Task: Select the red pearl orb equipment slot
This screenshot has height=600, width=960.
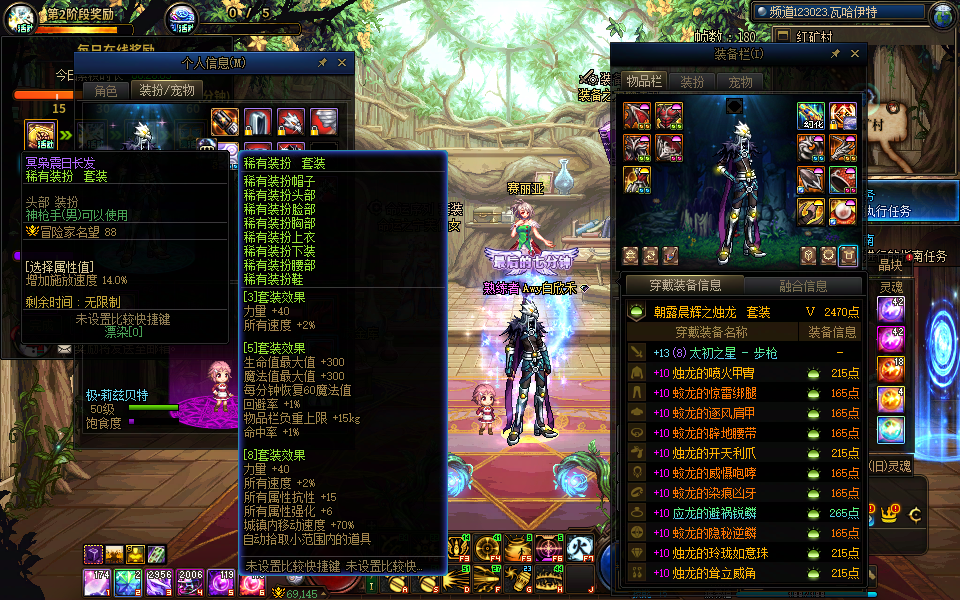Action: tap(842, 210)
